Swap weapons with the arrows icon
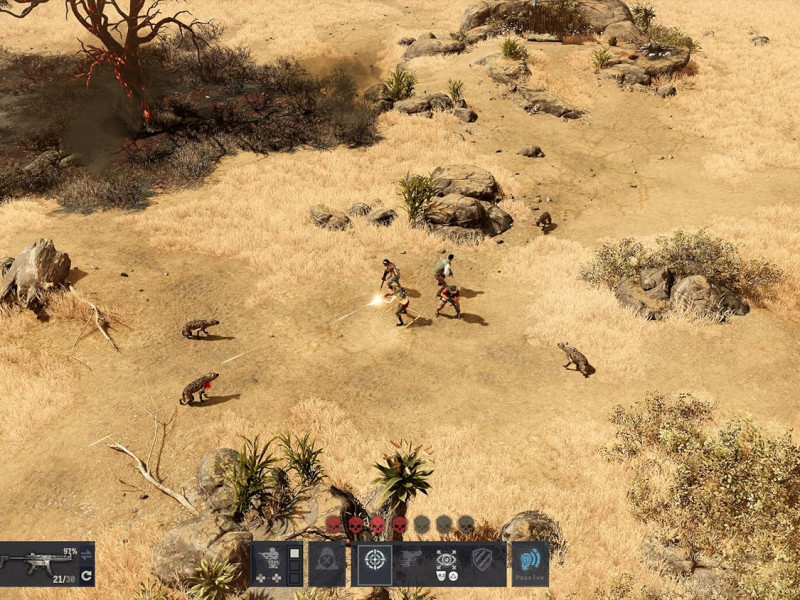The width and height of the screenshot is (800, 600). (x=86, y=553)
